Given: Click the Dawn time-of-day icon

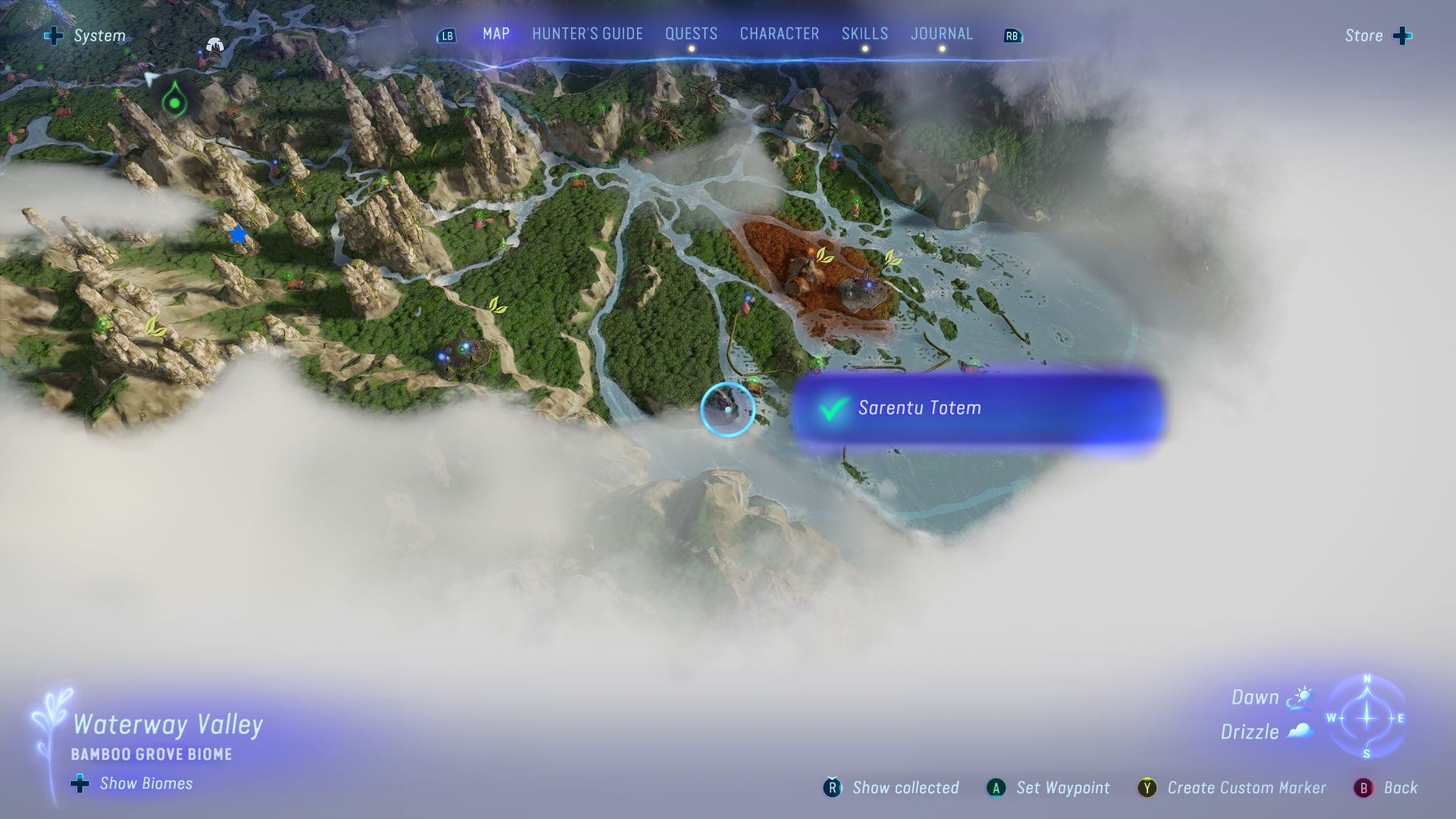Looking at the screenshot, I should pos(1298,696).
